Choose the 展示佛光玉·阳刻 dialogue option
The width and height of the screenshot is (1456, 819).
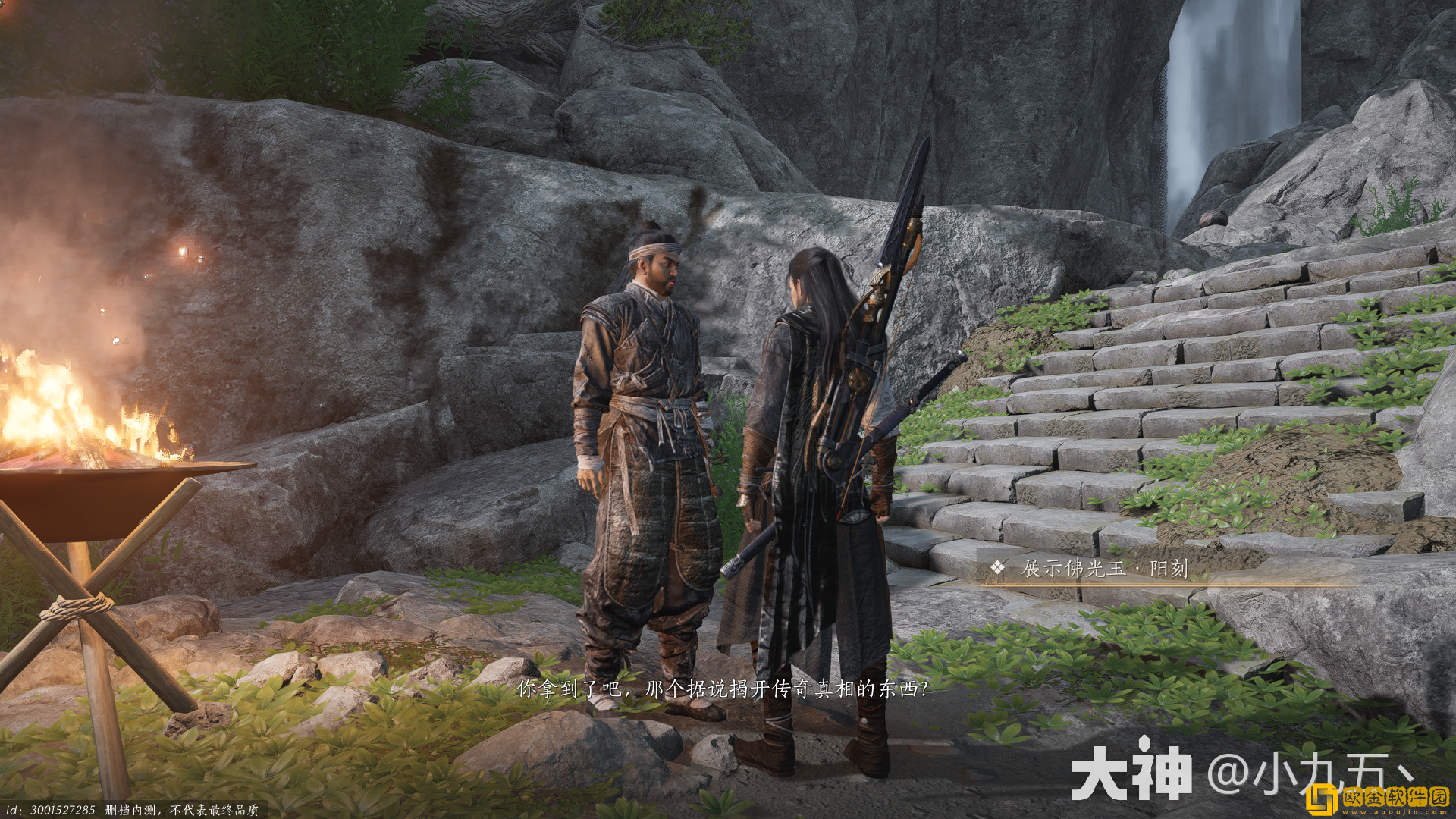point(1104,568)
